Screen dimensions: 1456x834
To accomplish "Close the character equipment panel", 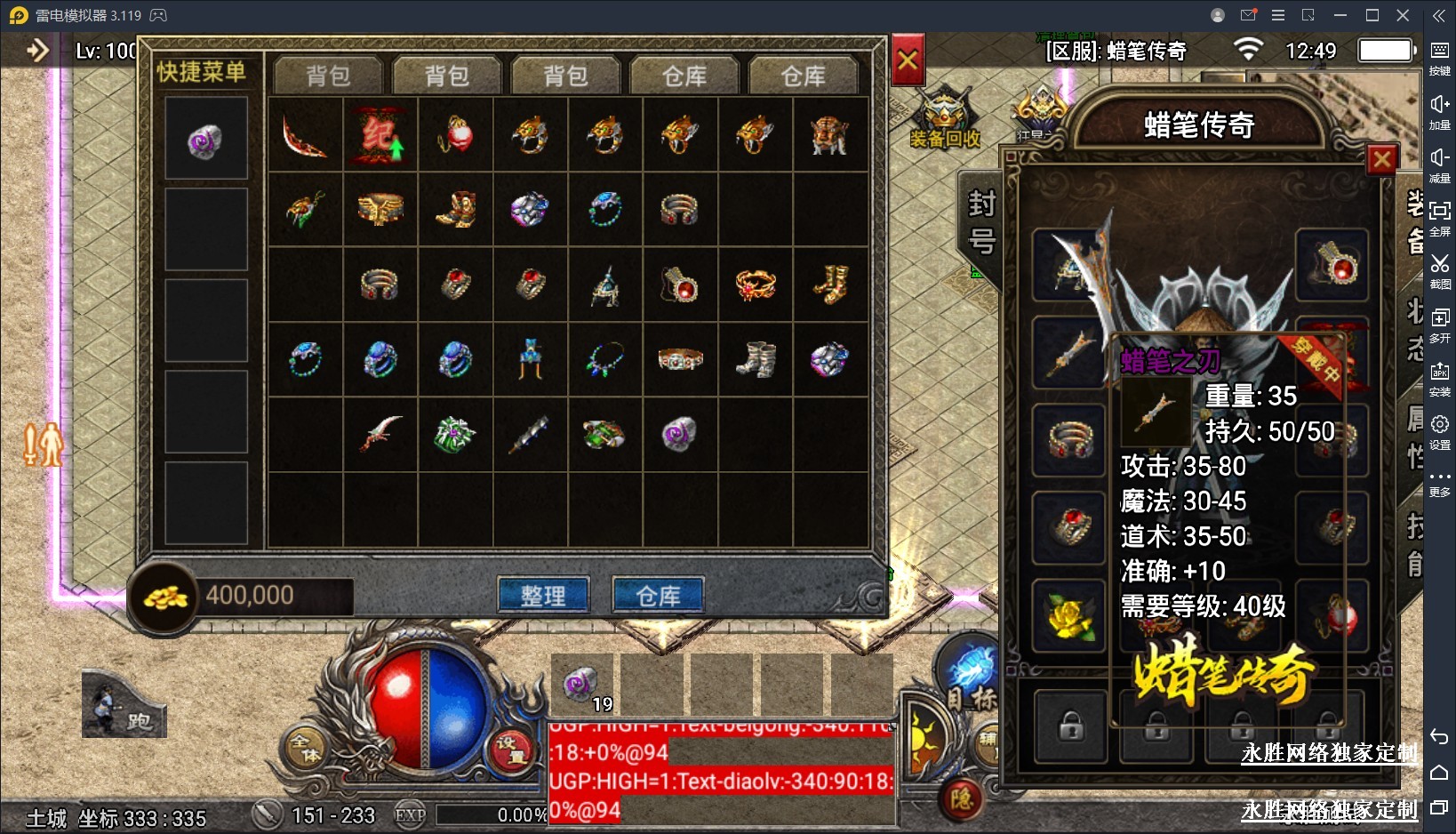I will coord(1381,160).
